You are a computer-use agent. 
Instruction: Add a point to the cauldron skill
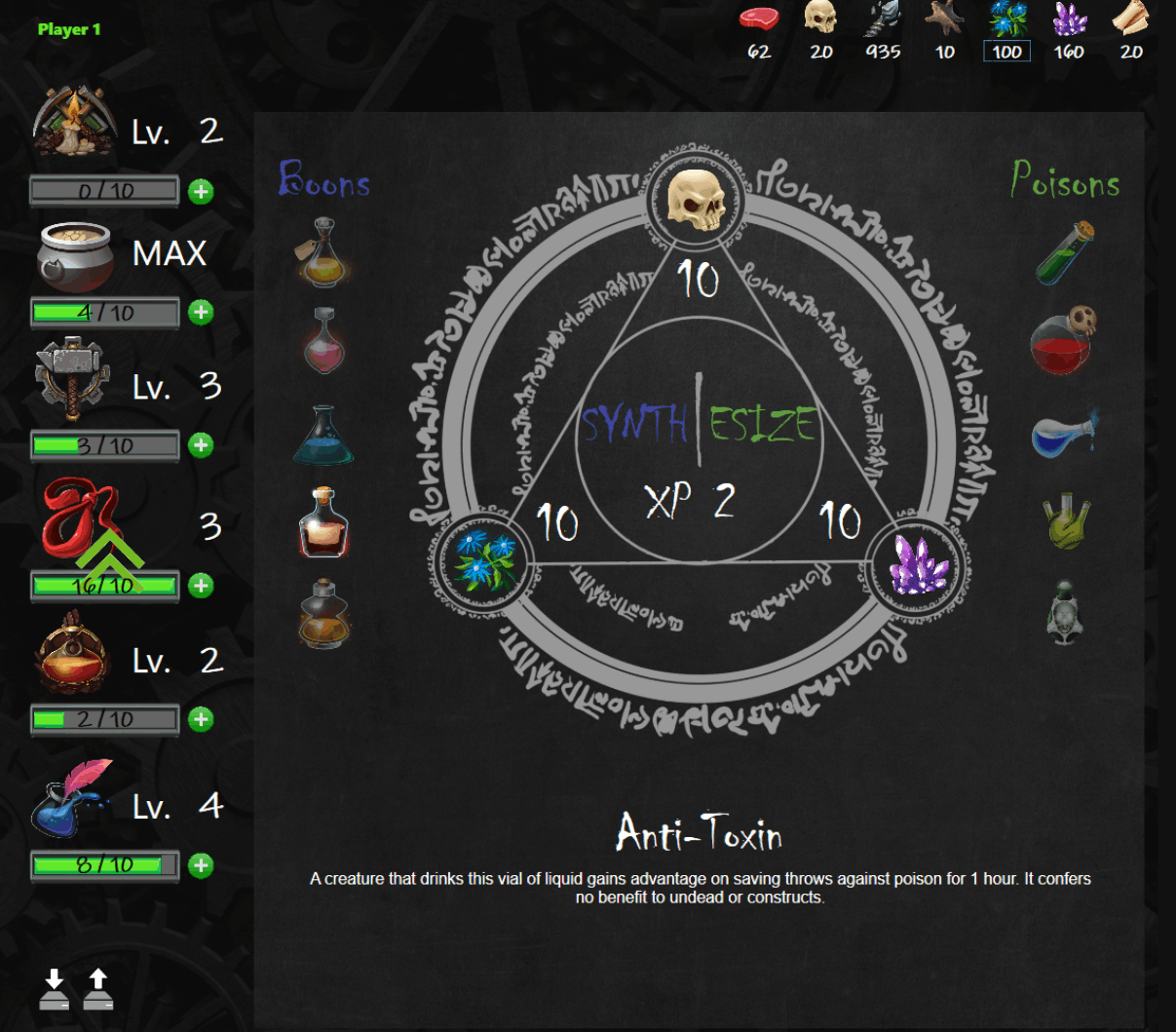pos(201,312)
